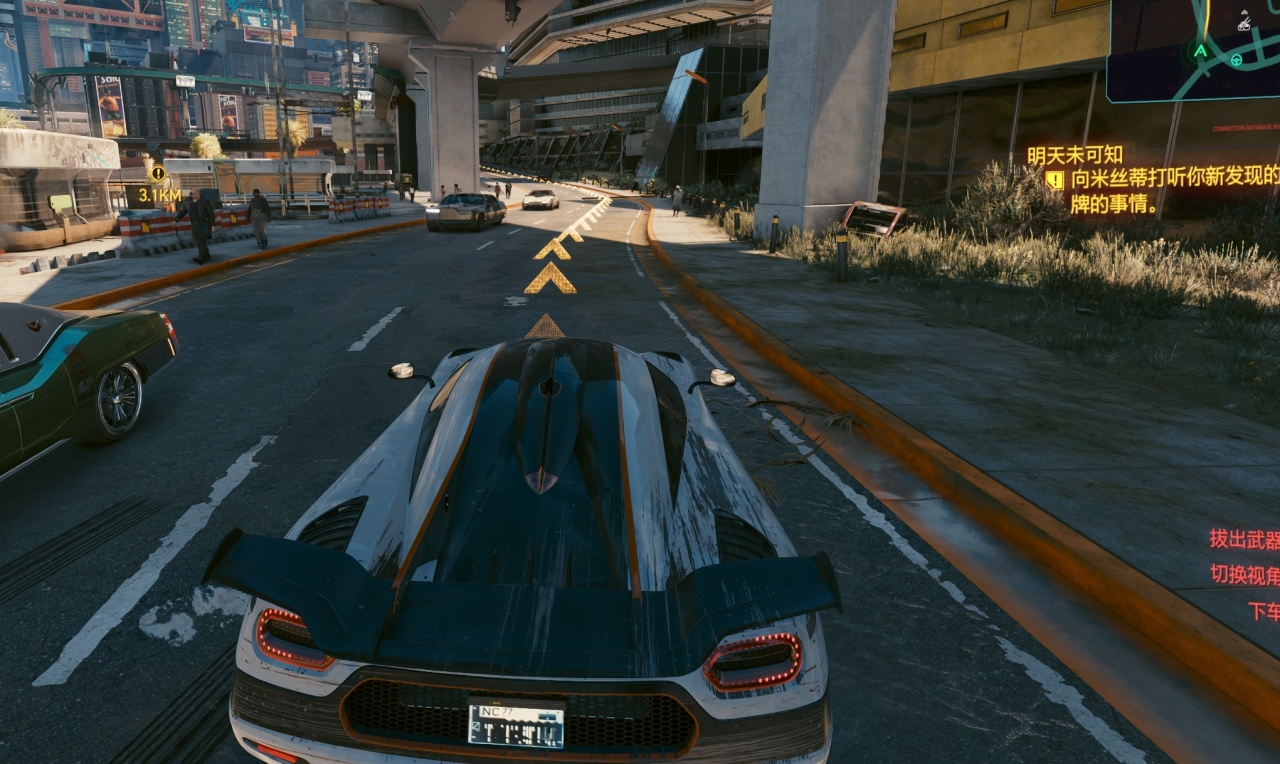The width and height of the screenshot is (1280, 764).
Task: Click the yellow exclamation objective icon
Action: coord(1054,180)
